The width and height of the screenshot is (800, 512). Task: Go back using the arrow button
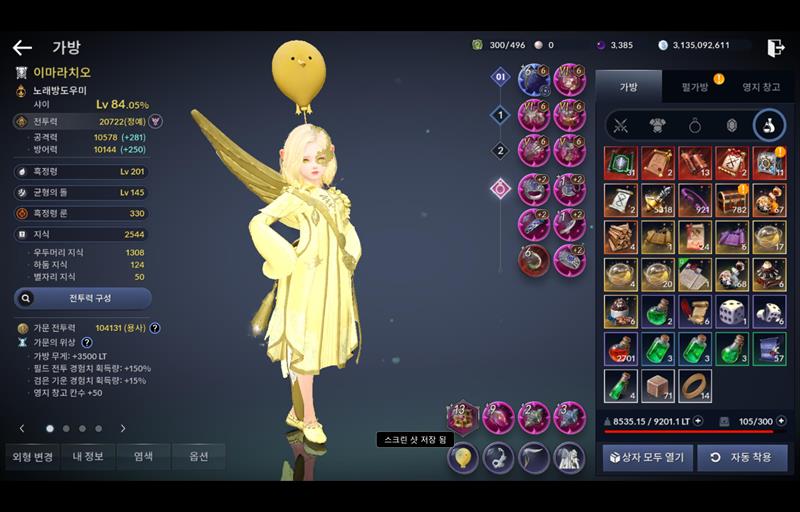coord(22,47)
